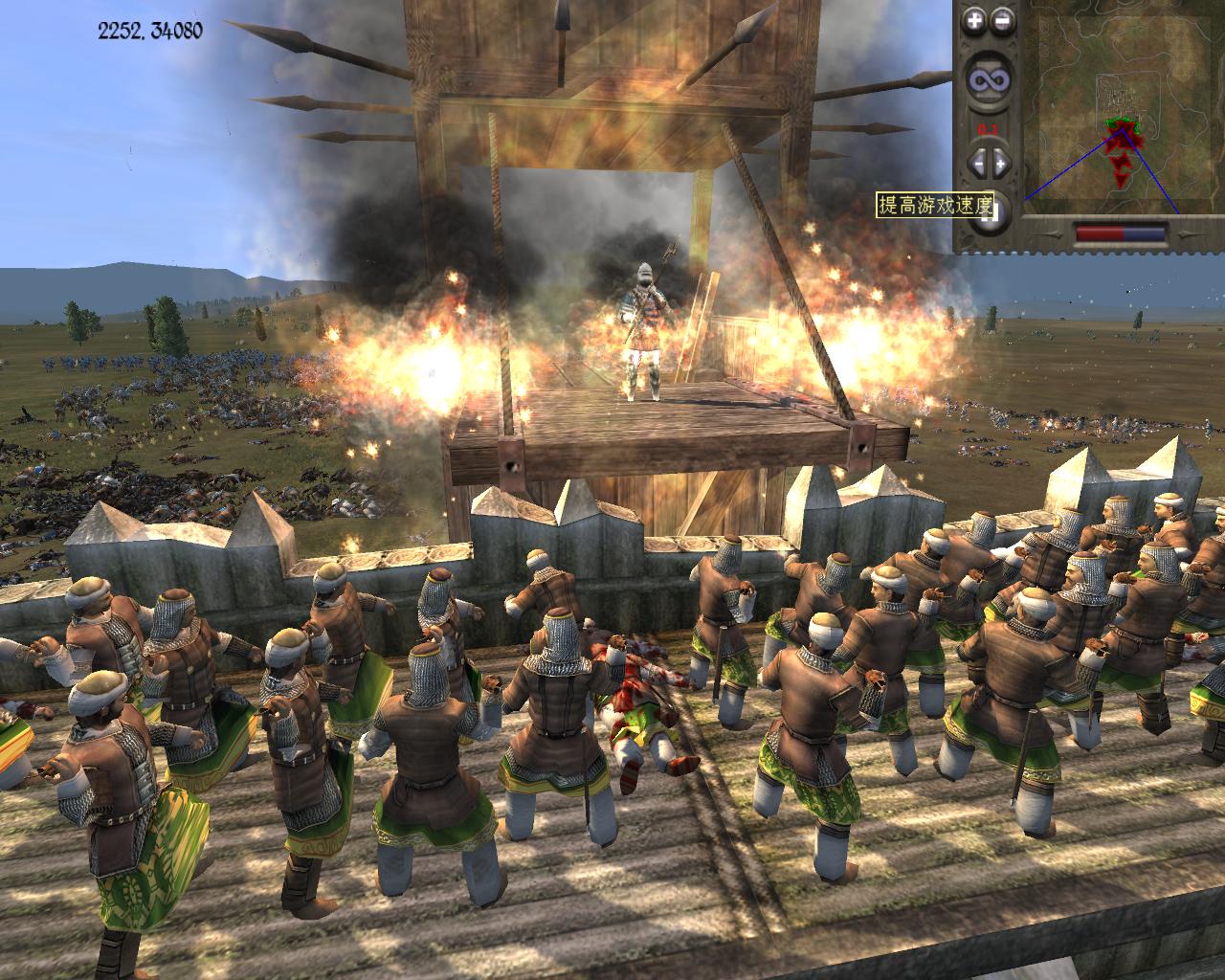
Task: Click the infinity symbol button
Action: (987, 81)
